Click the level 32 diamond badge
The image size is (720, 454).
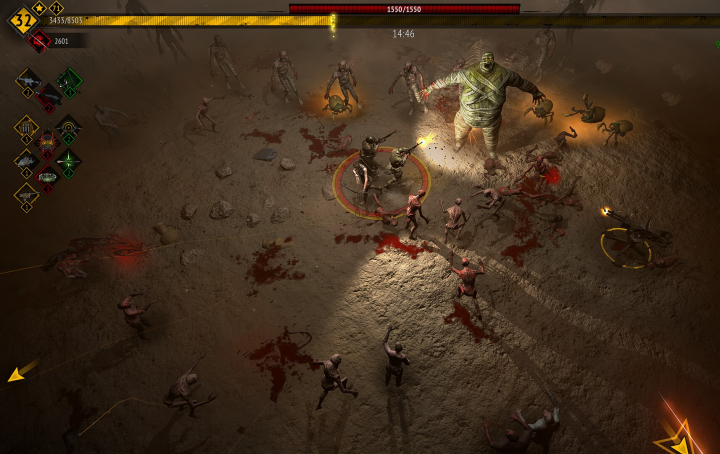22,19
